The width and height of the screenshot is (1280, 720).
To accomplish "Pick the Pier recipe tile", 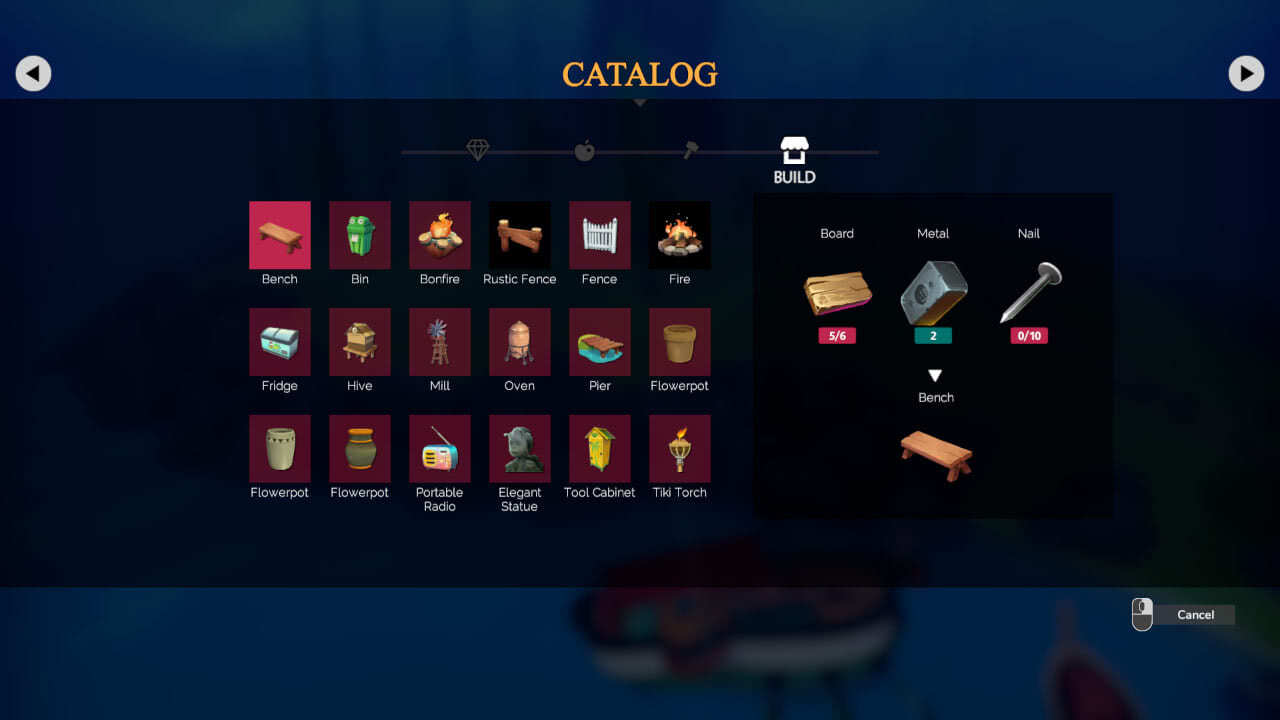I will (x=600, y=342).
